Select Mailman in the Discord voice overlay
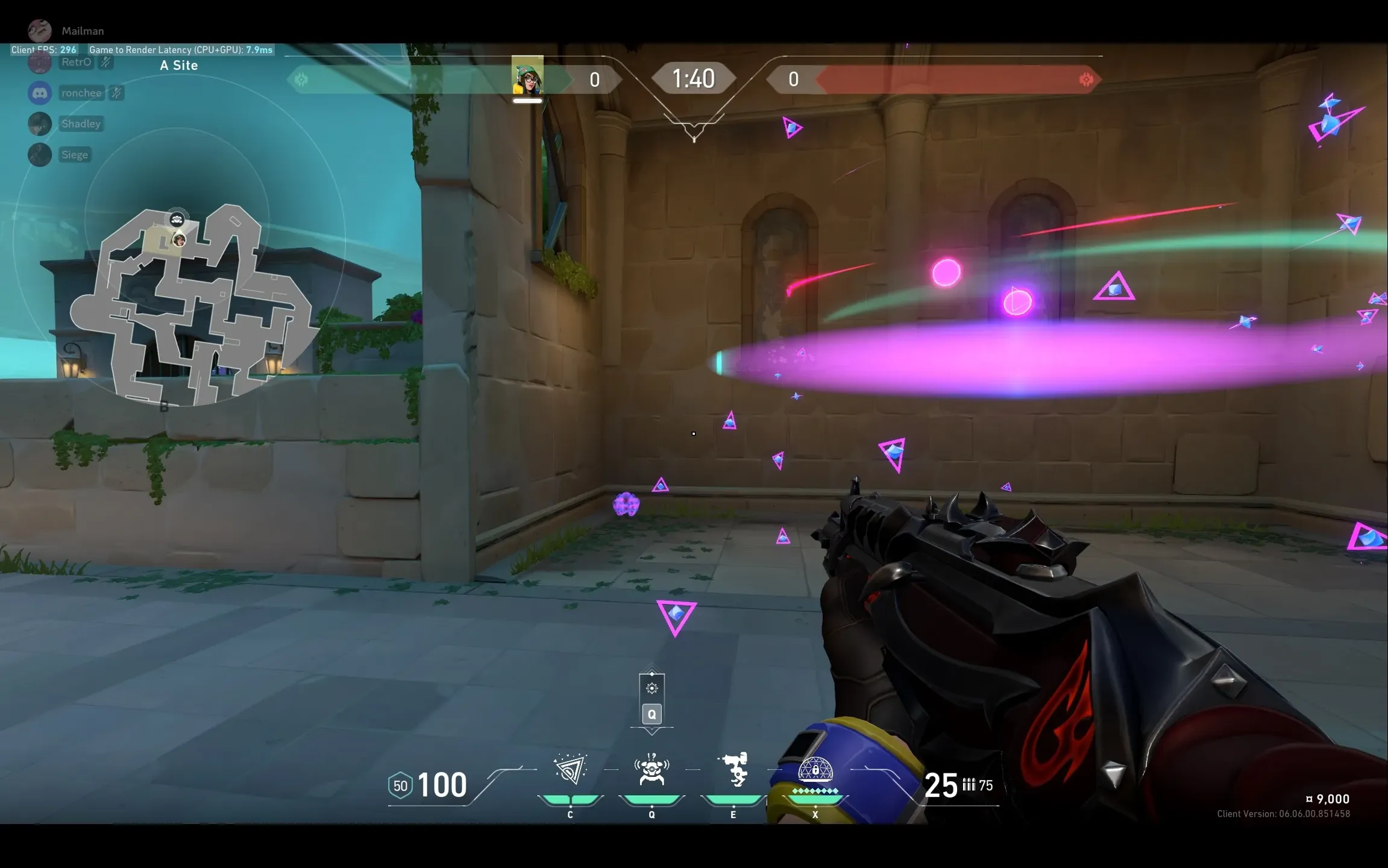 coord(82,31)
